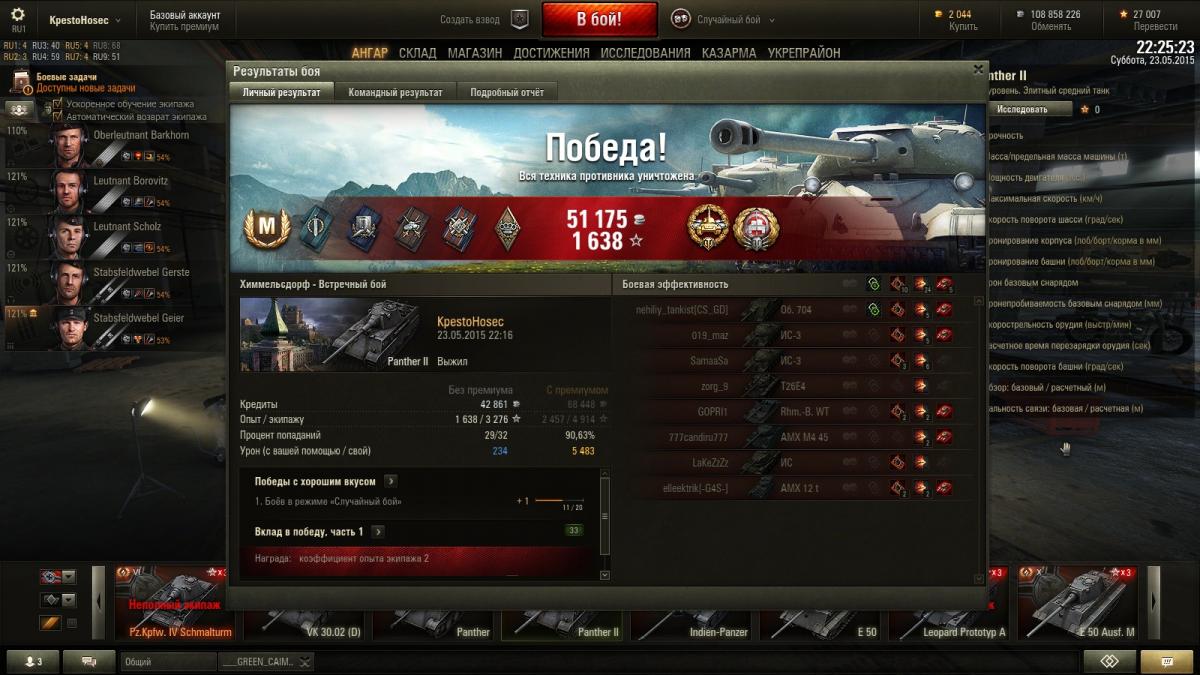Open the Случайный бой battle type dropdown
This screenshot has width=1200, height=675.
tap(724, 20)
